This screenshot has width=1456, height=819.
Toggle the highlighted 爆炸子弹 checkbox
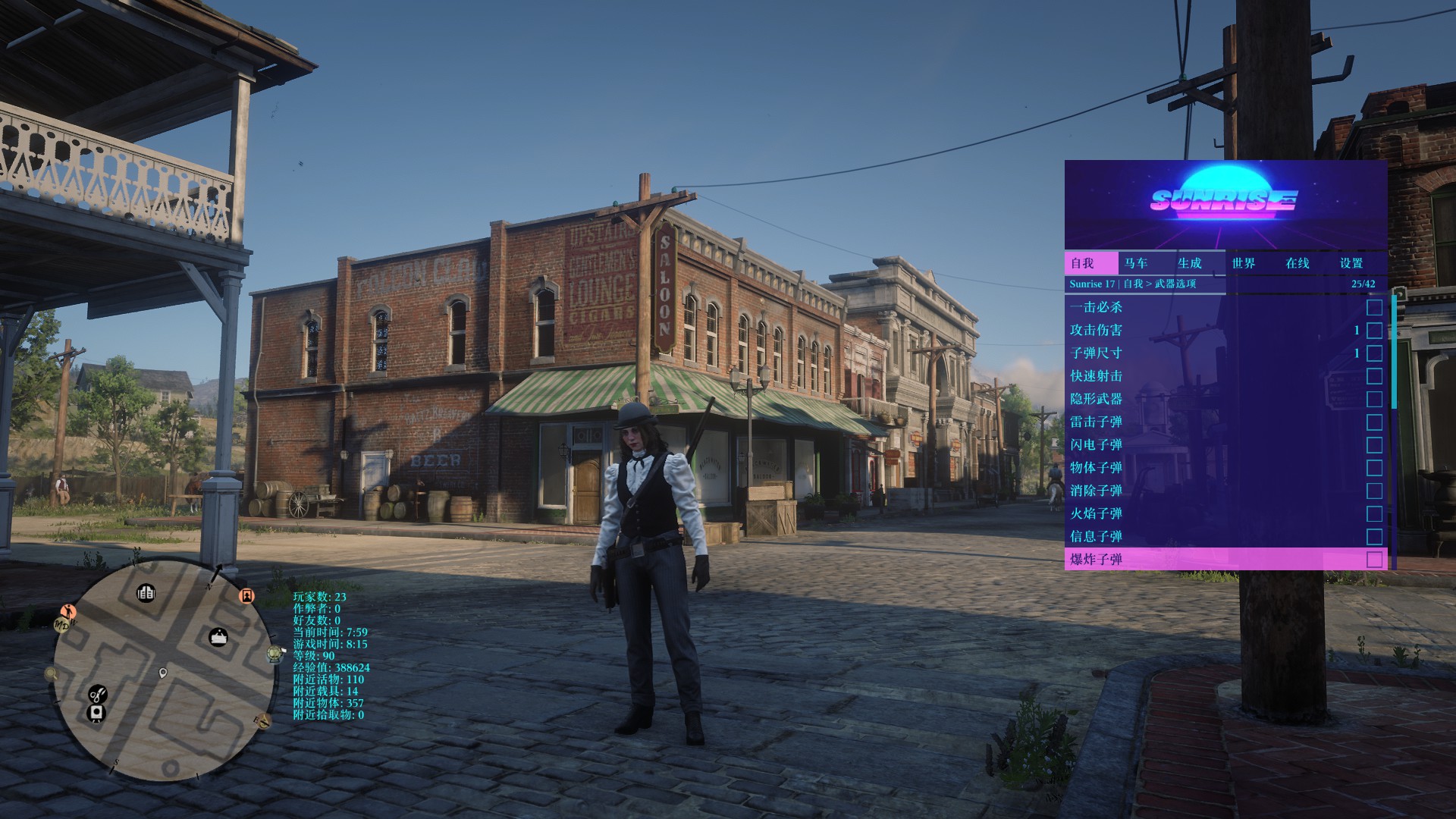coord(1373,560)
